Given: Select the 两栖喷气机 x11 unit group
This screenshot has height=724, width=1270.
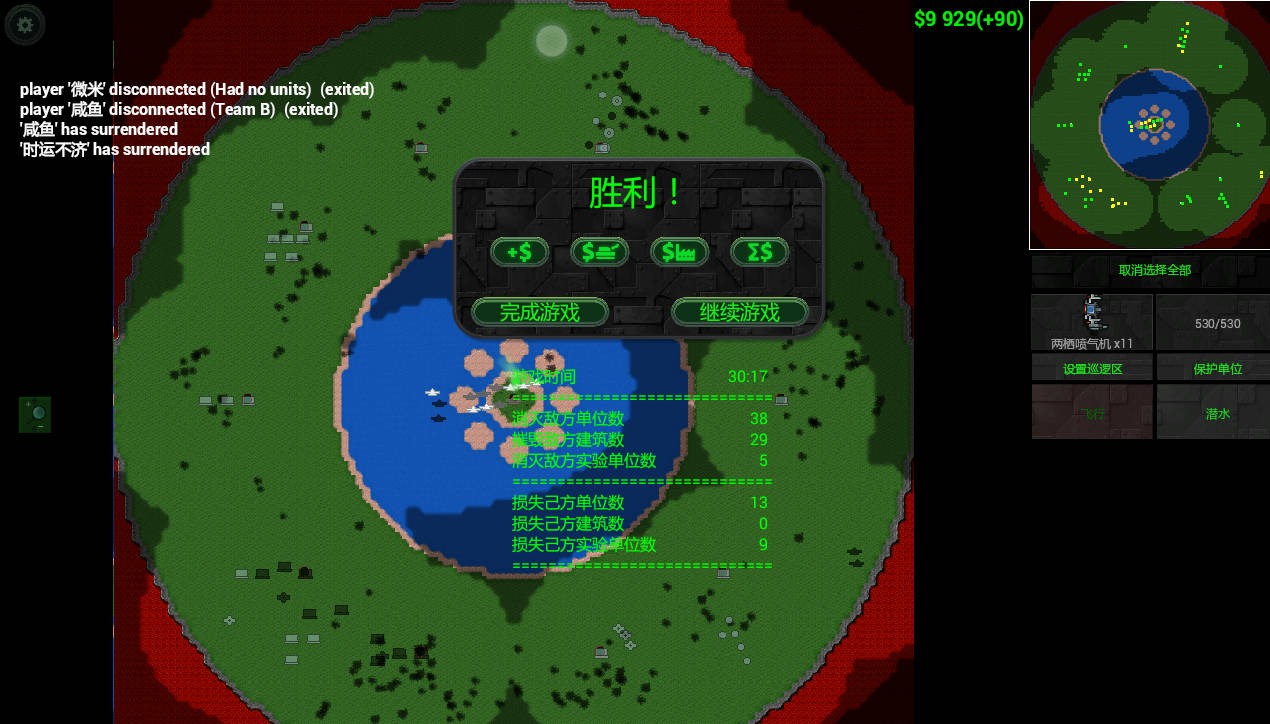Looking at the screenshot, I should point(1092,322).
